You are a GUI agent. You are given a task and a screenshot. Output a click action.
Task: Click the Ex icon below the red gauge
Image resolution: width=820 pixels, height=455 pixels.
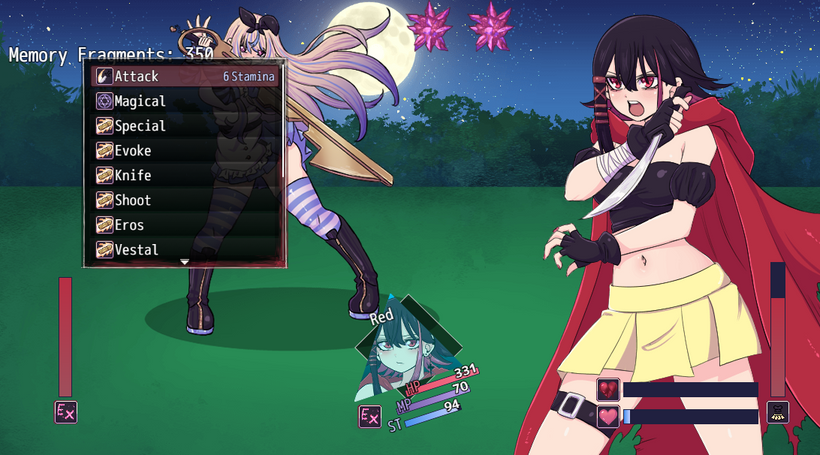[x=66, y=412]
